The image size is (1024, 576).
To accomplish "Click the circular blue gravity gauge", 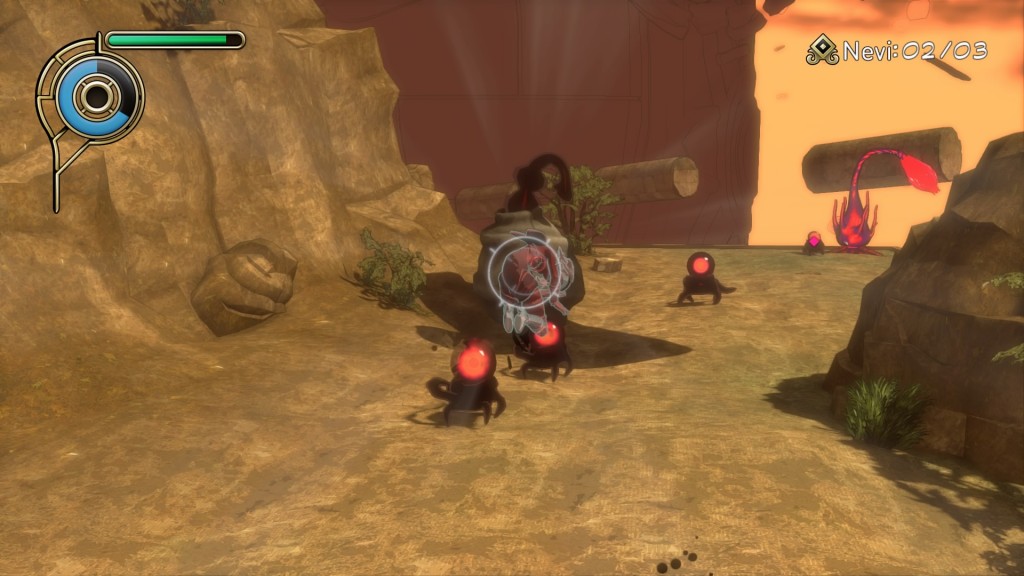I will point(96,97).
